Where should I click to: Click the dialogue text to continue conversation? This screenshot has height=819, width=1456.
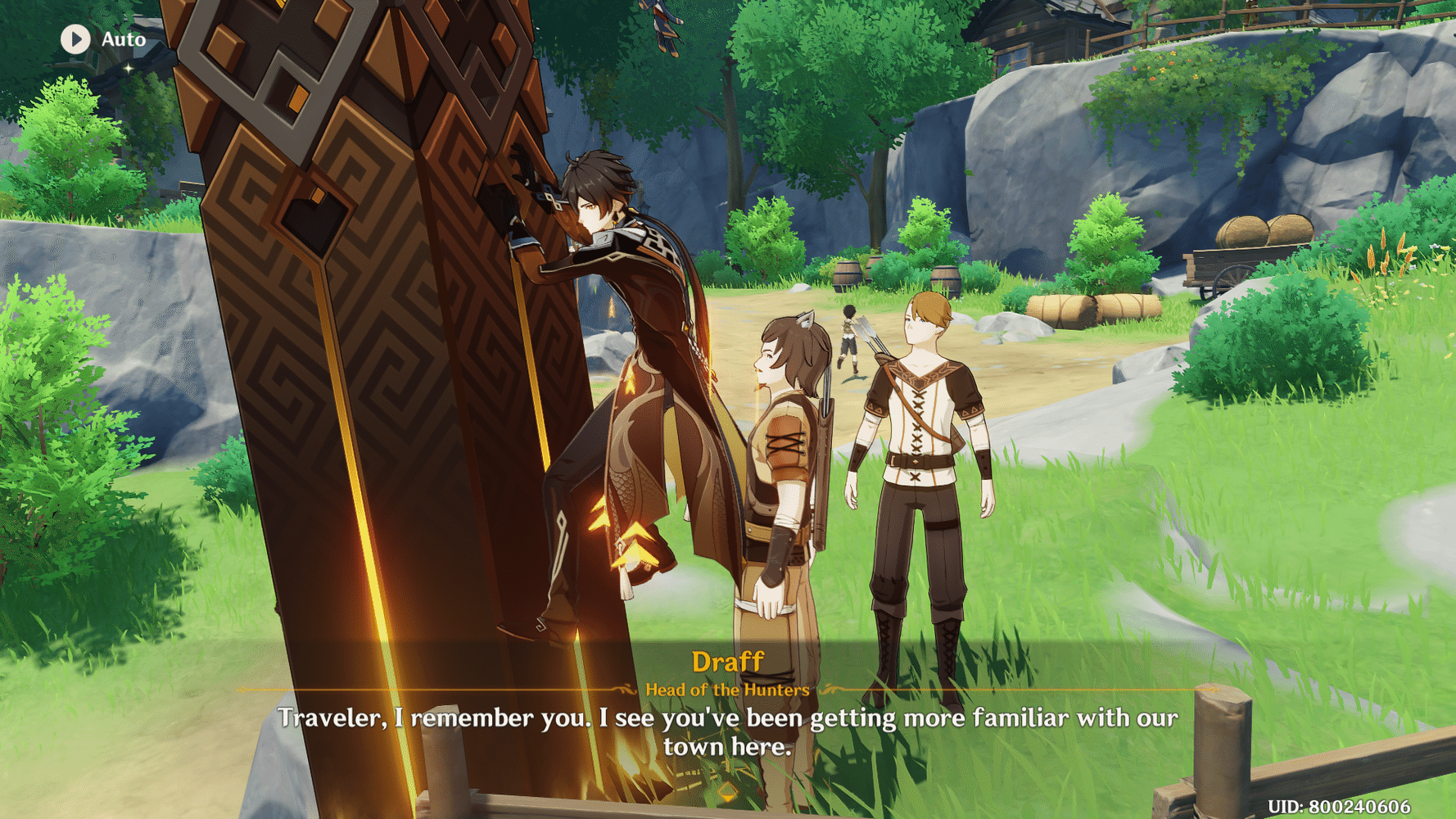[x=727, y=732]
